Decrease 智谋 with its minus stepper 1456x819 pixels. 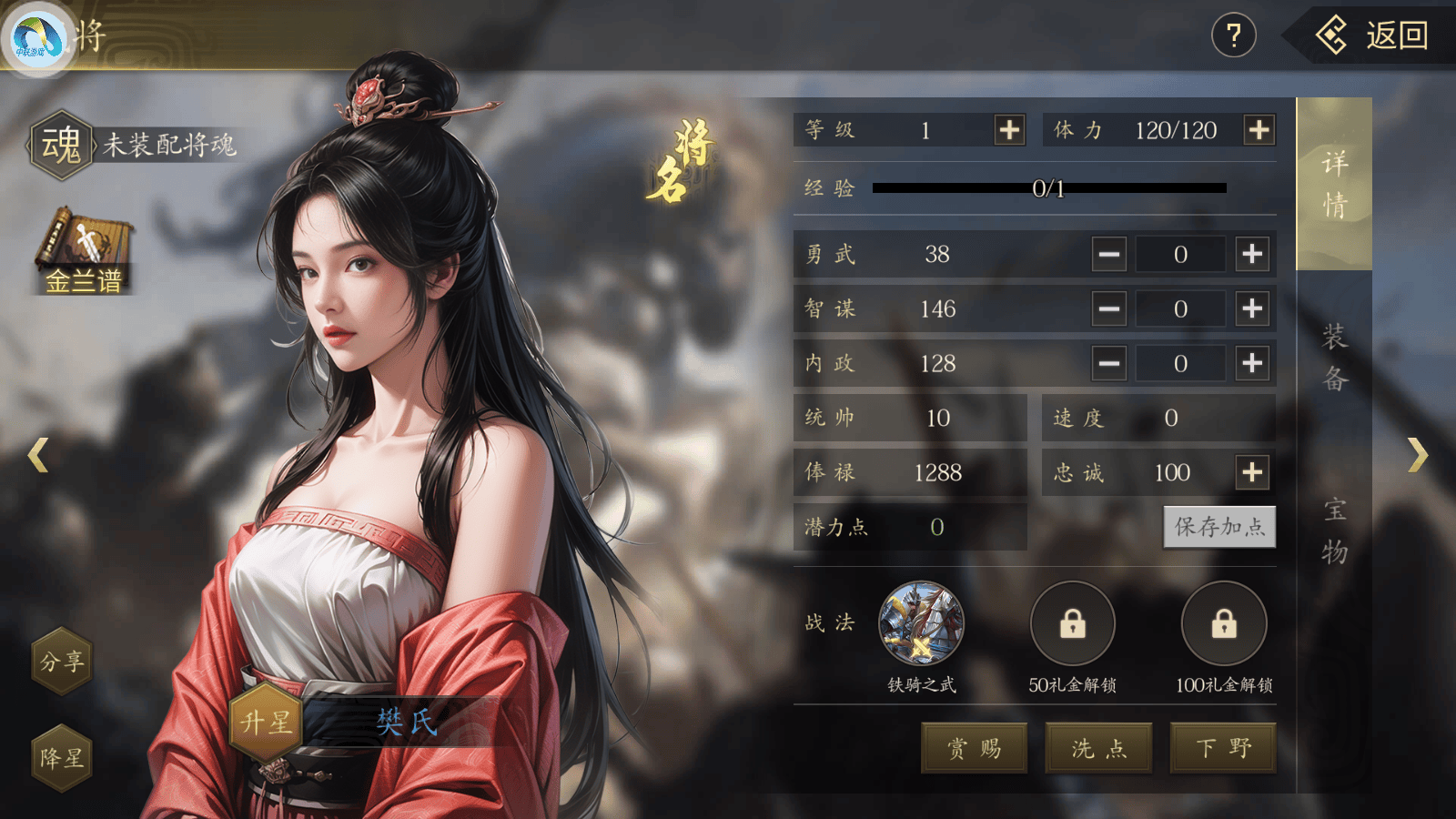pos(1108,309)
